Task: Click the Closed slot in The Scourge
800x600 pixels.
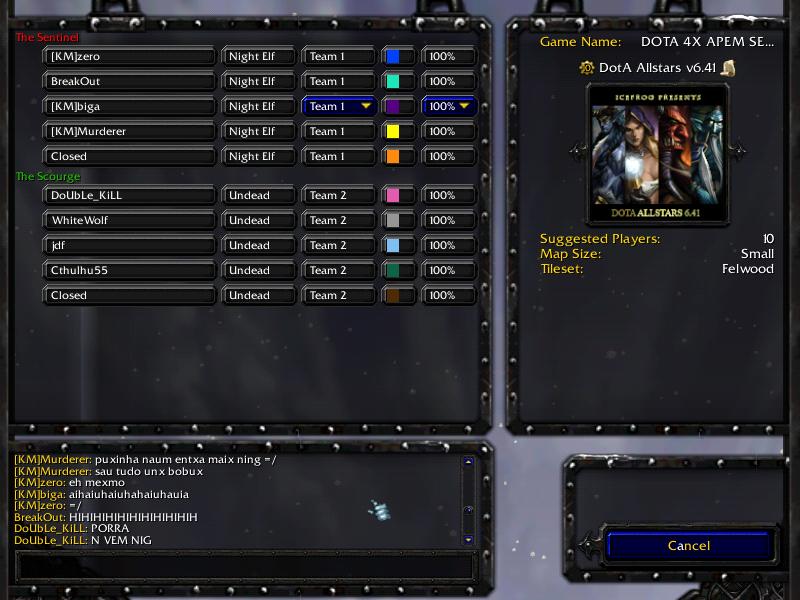Action: 130,295
